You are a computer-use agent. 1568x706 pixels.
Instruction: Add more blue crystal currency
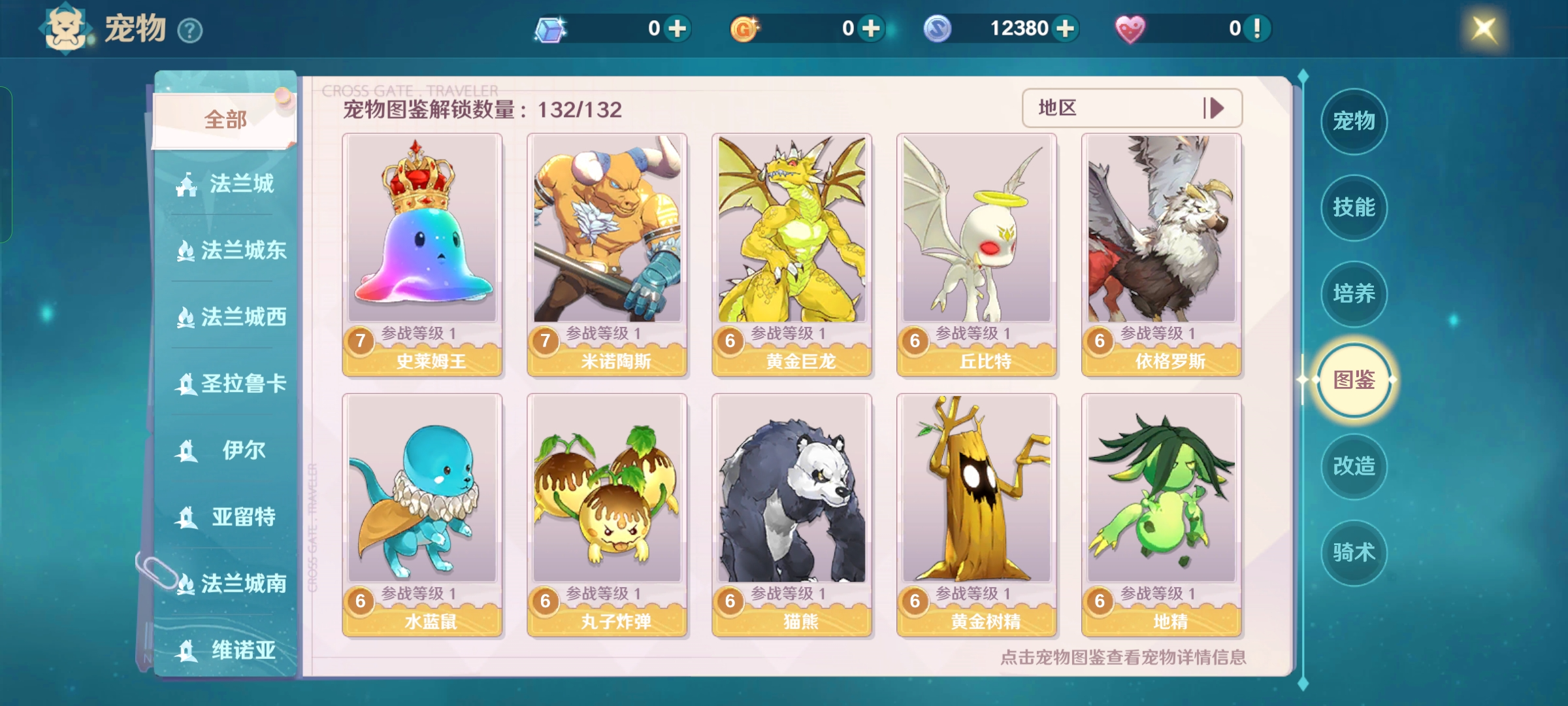coord(678,29)
